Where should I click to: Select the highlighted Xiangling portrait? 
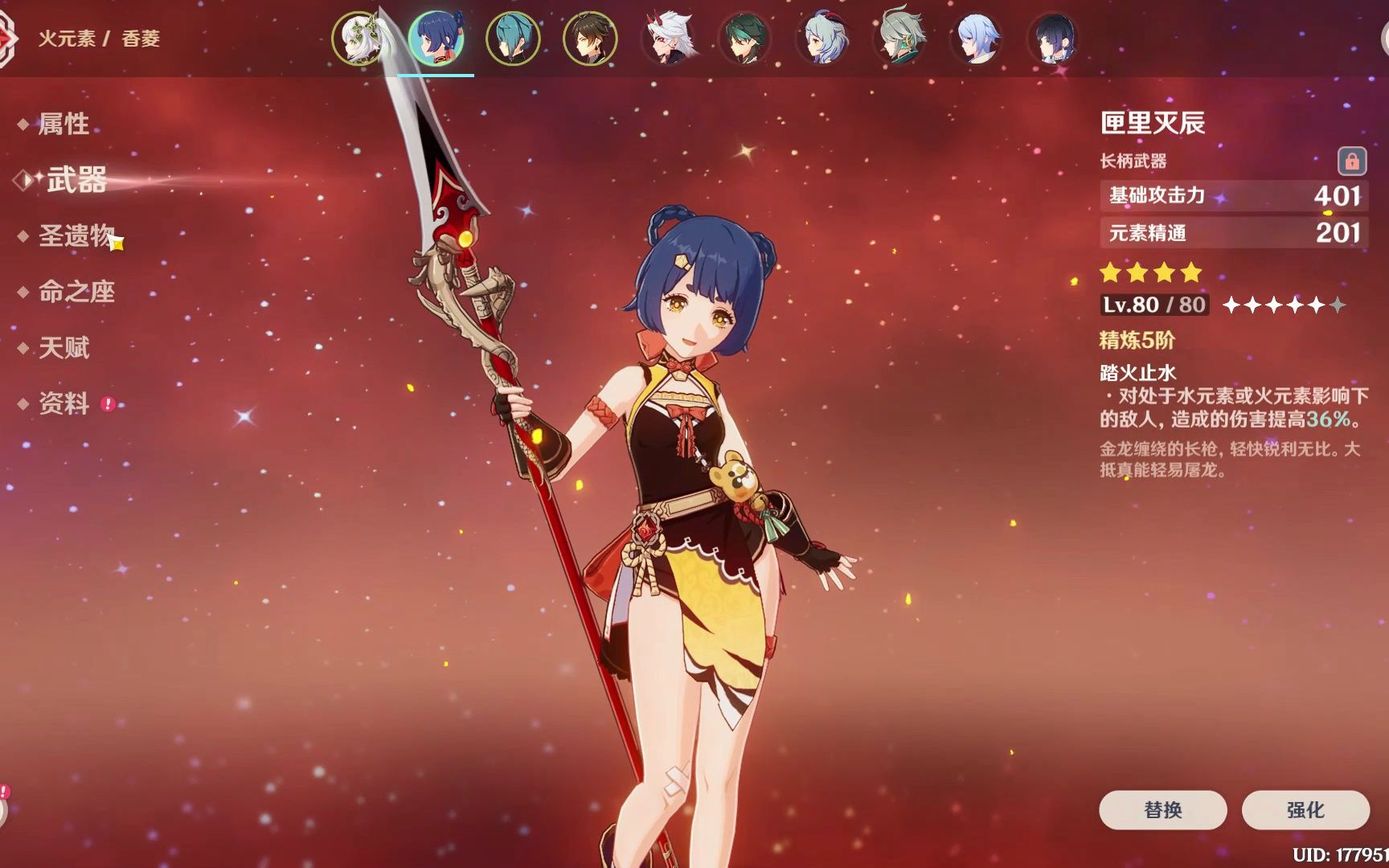click(436, 39)
